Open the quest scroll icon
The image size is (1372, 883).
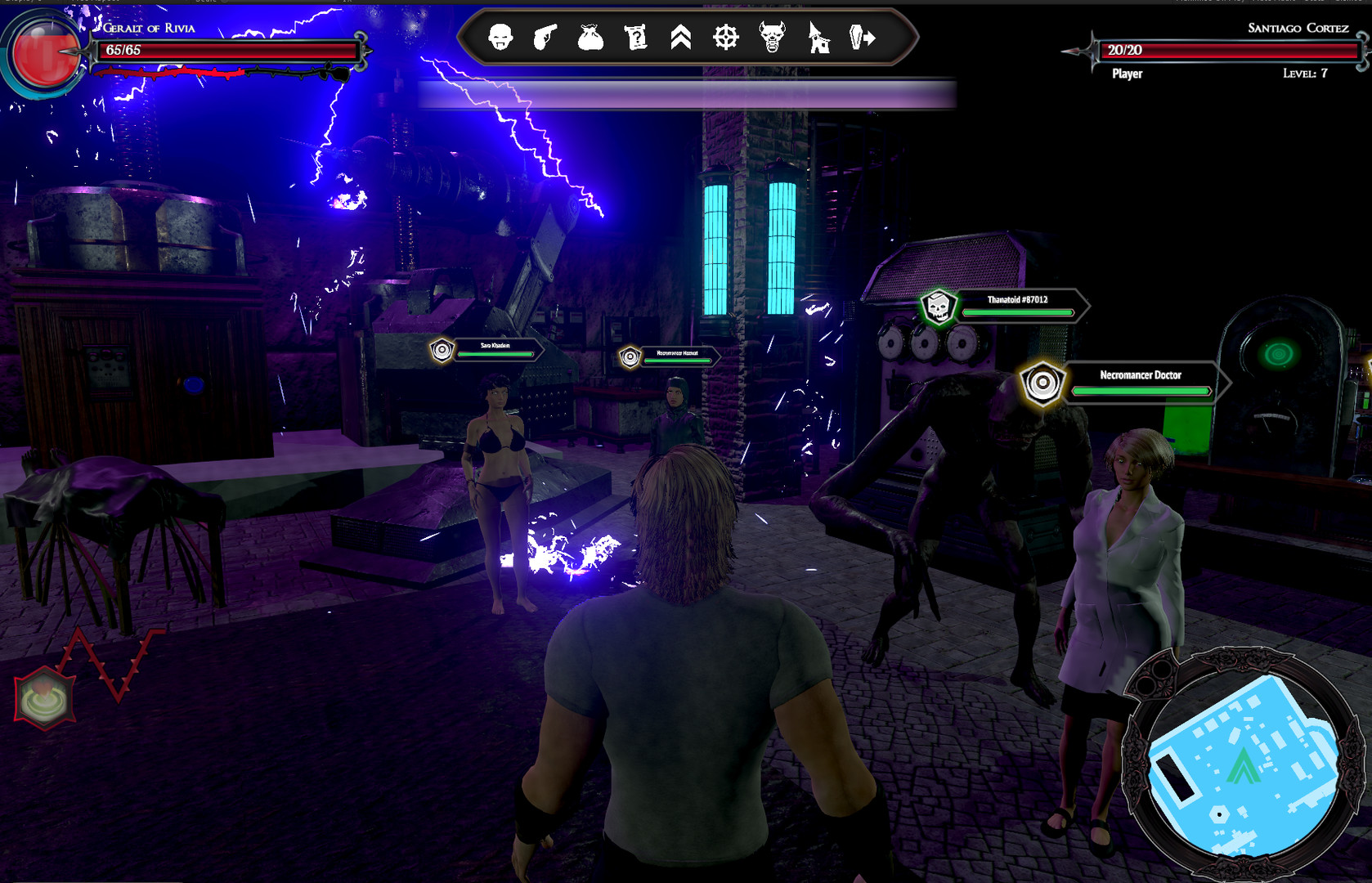click(636, 38)
